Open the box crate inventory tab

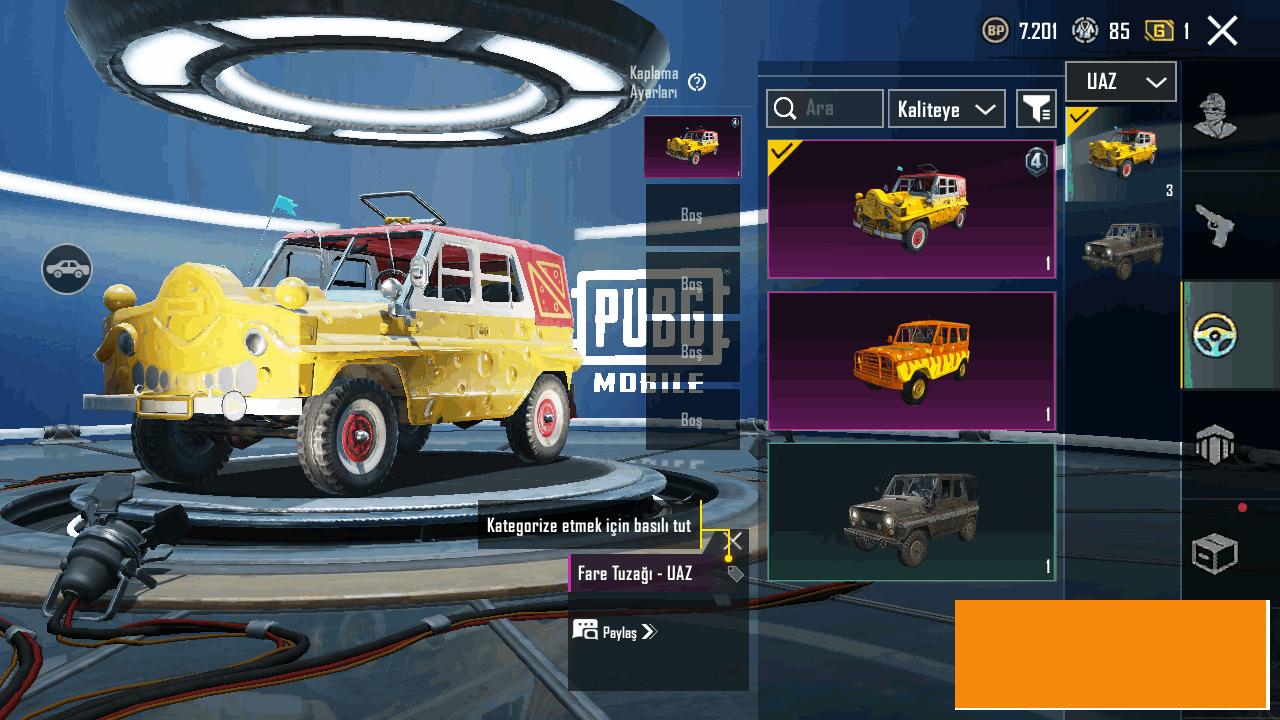(1215, 553)
